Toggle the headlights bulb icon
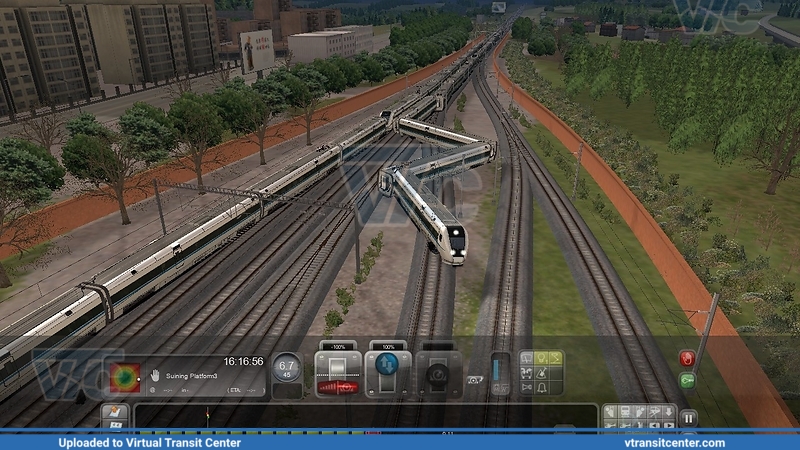Screen dimensions: 800x450 pos(543,357)
